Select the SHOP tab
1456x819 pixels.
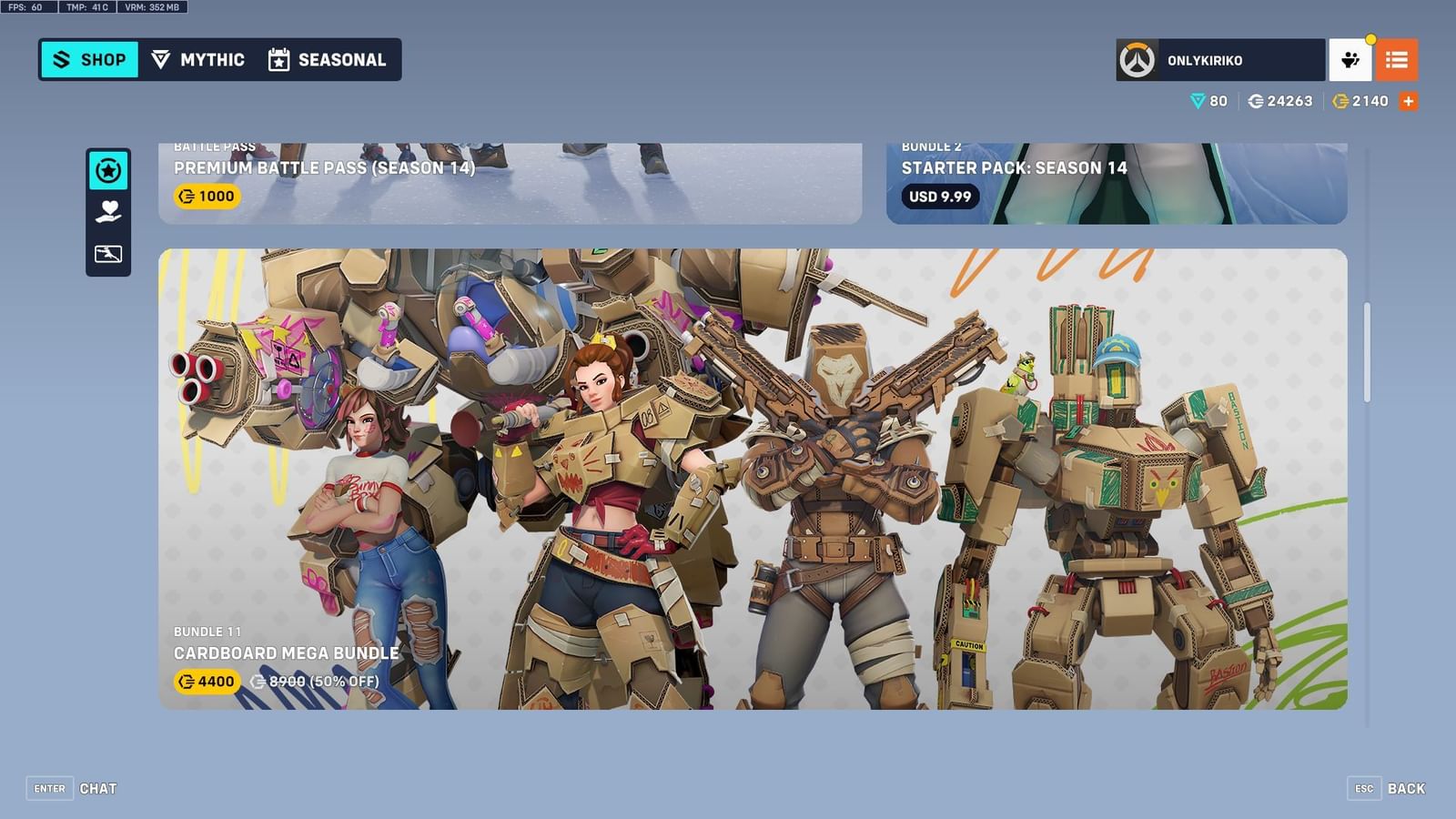88,59
